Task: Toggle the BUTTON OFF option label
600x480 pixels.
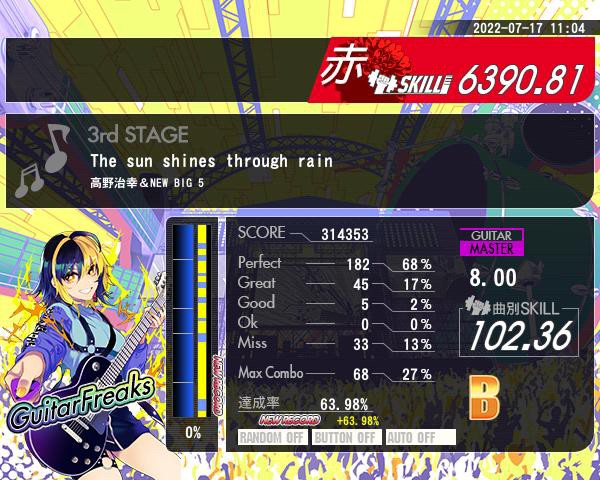Action: (x=345, y=437)
